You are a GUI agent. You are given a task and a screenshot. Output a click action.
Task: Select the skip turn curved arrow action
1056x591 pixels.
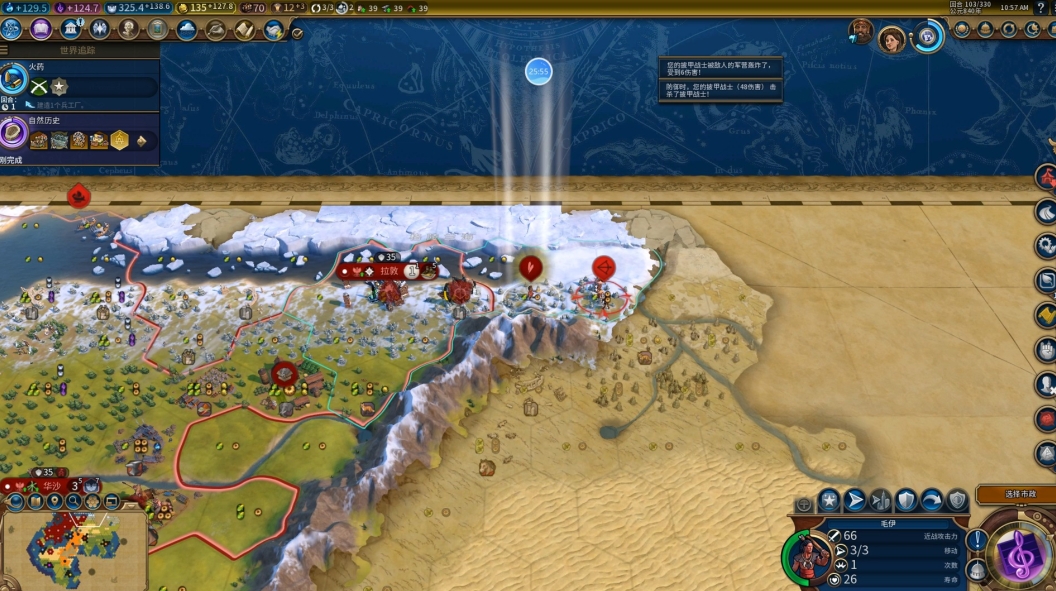pos(932,500)
